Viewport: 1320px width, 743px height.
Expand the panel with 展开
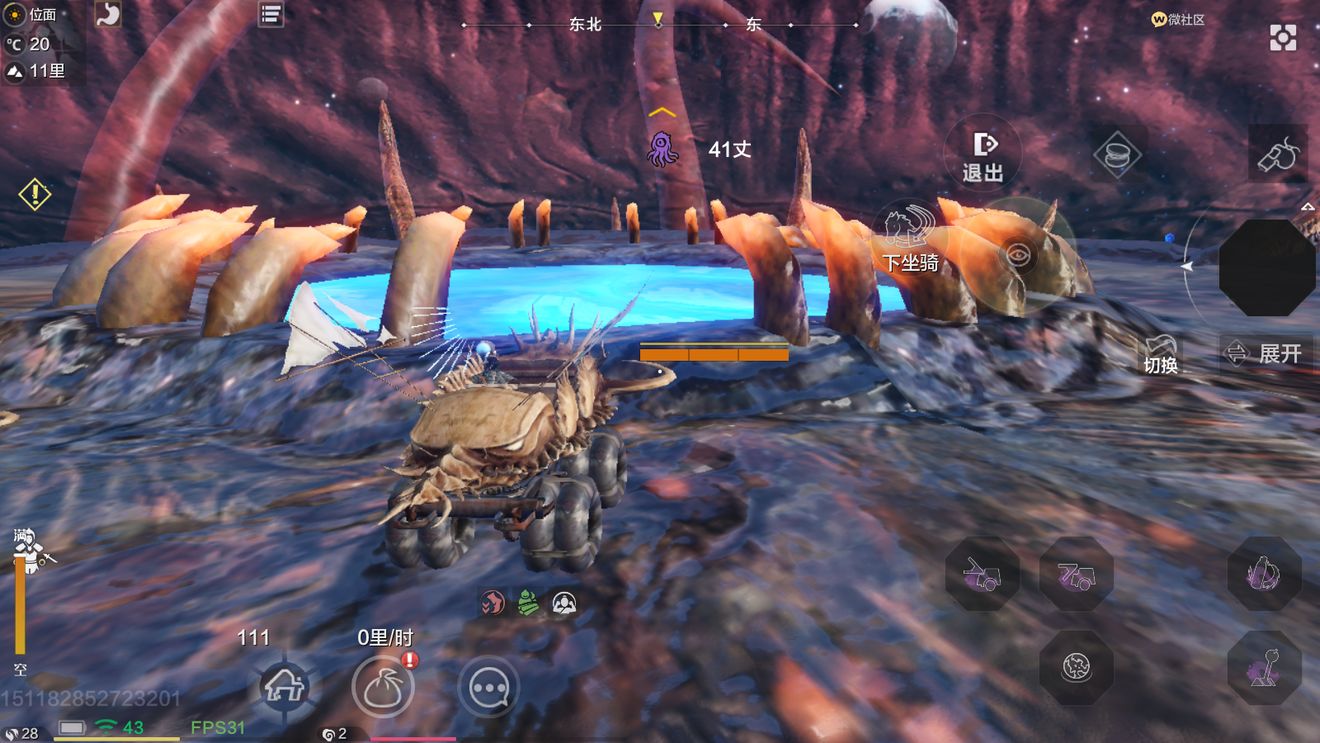[1267, 353]
